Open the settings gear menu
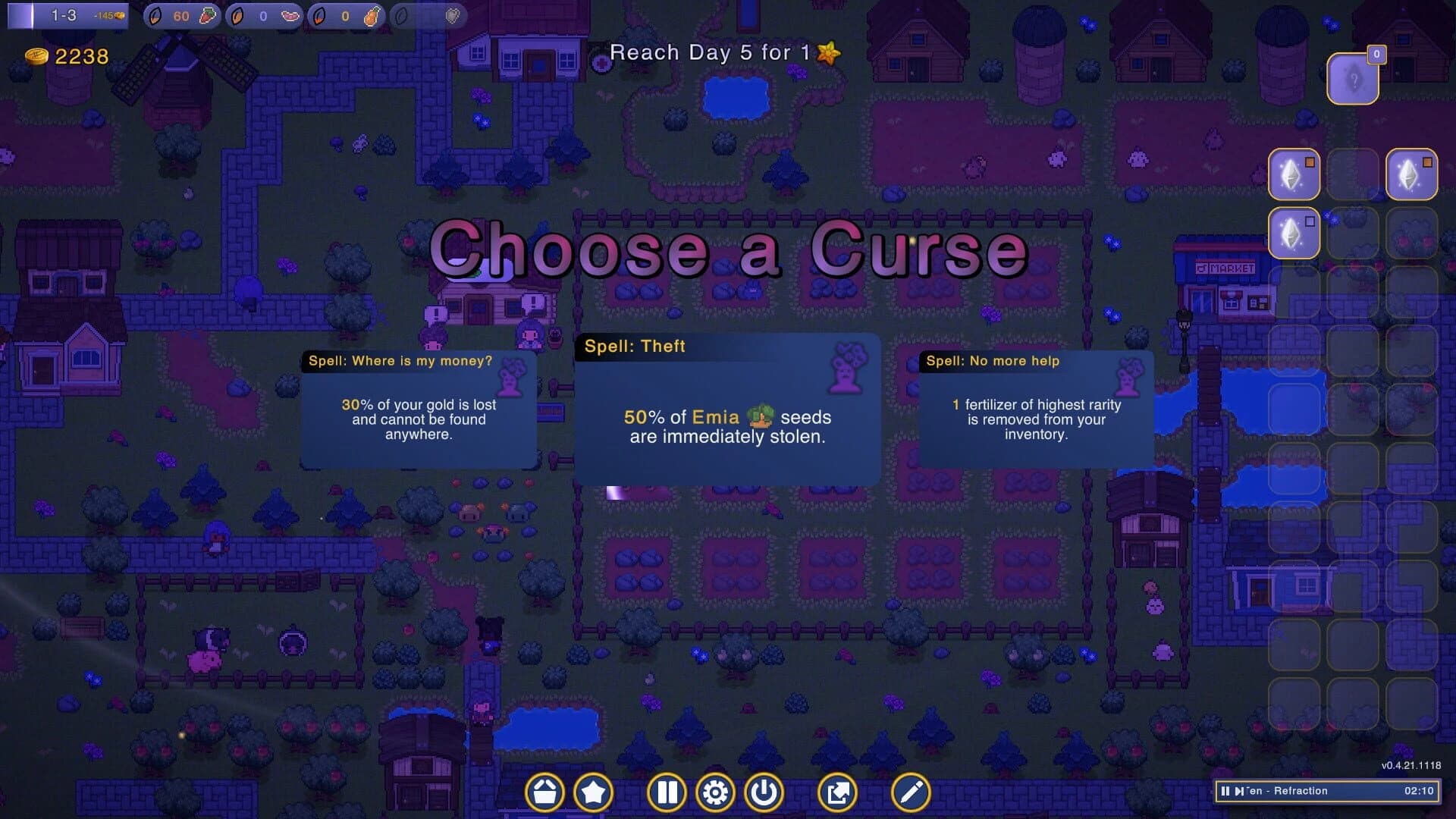This screenshot has width=1456, height=819. point(714,792)
